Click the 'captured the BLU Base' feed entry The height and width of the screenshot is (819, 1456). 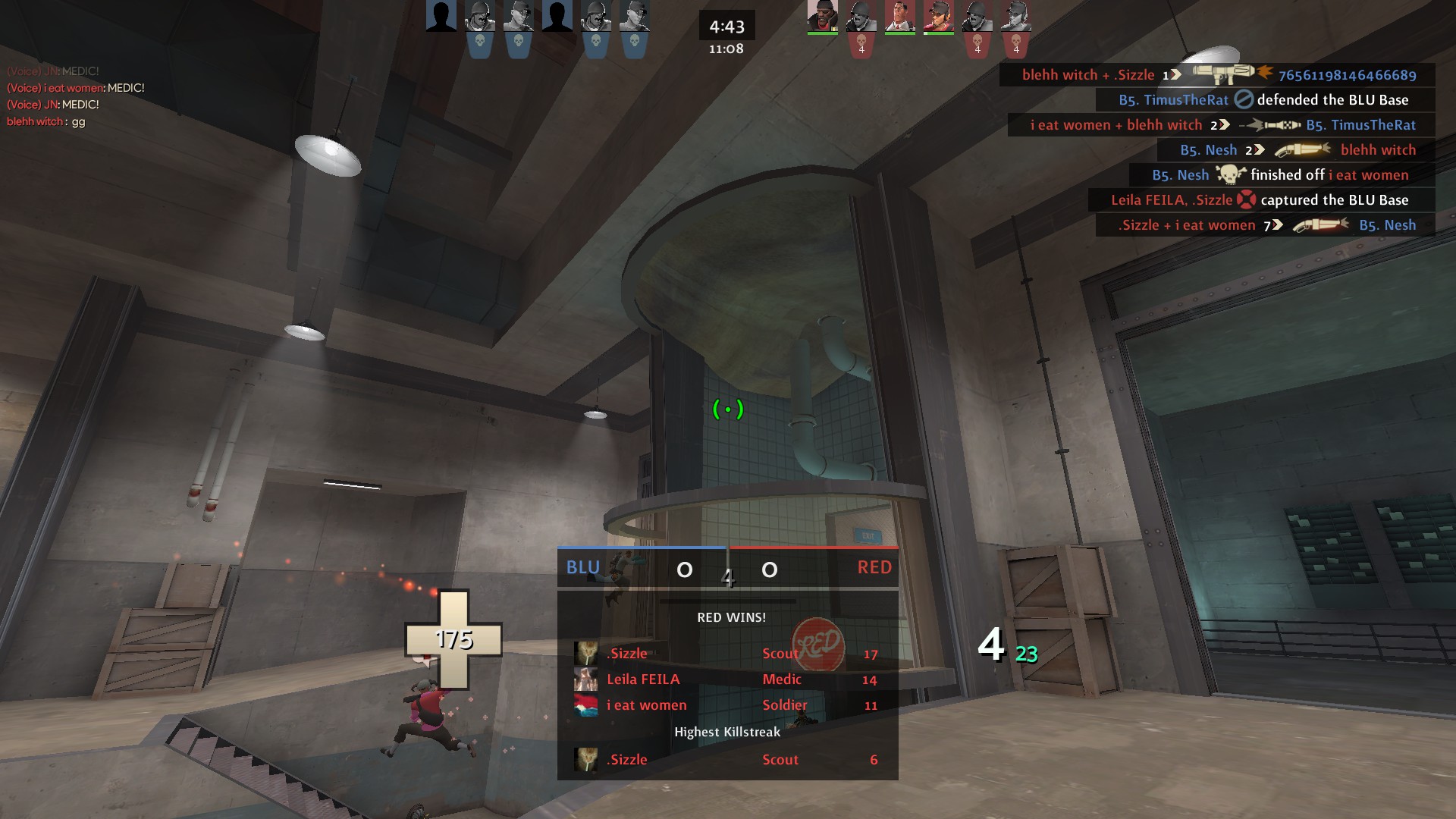tap(1260, 200)
